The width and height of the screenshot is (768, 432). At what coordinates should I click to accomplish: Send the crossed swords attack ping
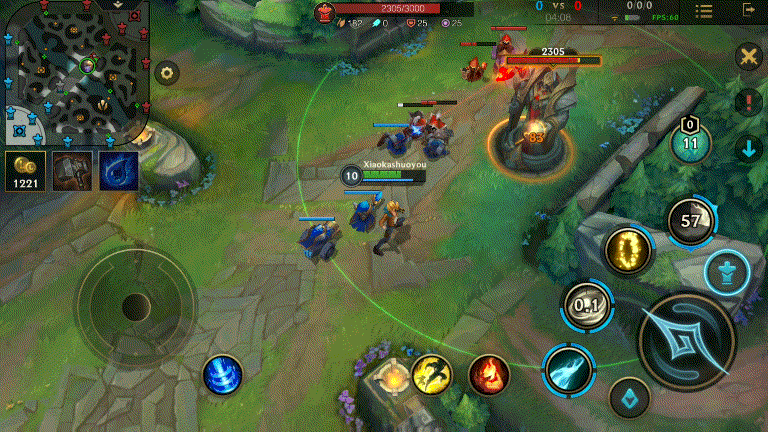click(747, 57)
